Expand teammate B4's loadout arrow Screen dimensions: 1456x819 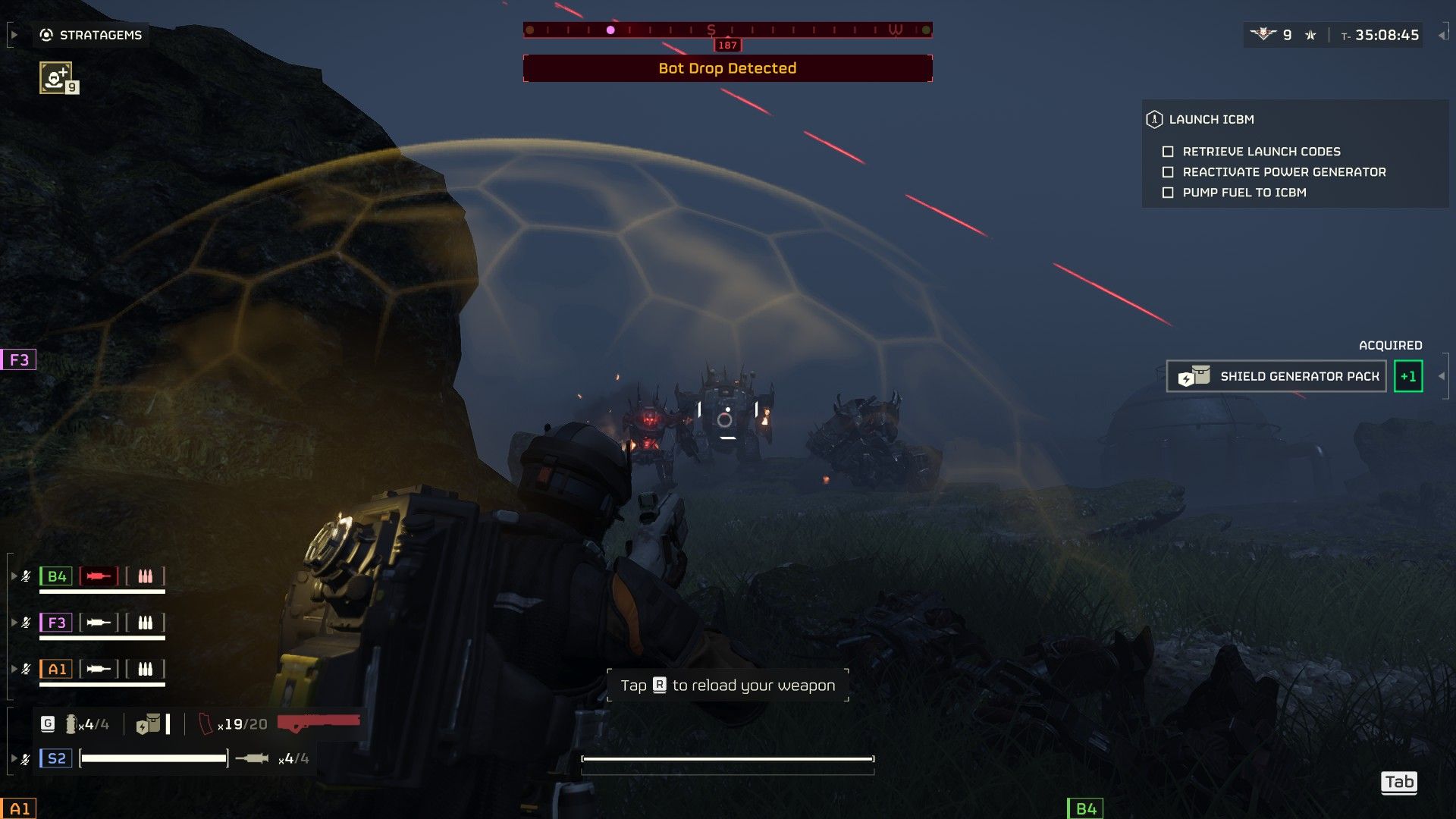(14, 576)
